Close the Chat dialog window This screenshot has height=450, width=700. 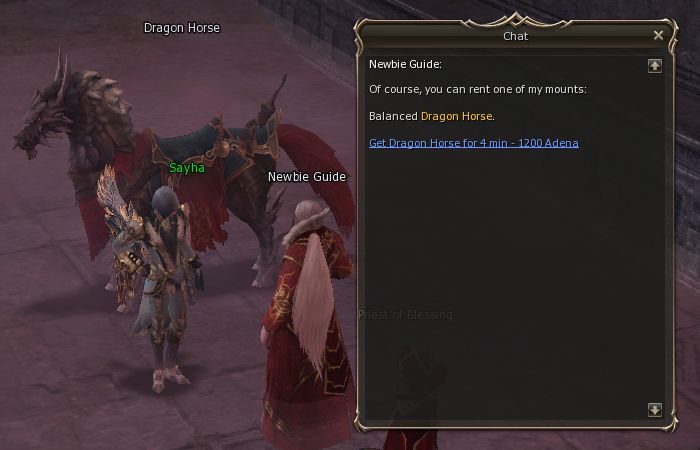click(x=658, y=35)
